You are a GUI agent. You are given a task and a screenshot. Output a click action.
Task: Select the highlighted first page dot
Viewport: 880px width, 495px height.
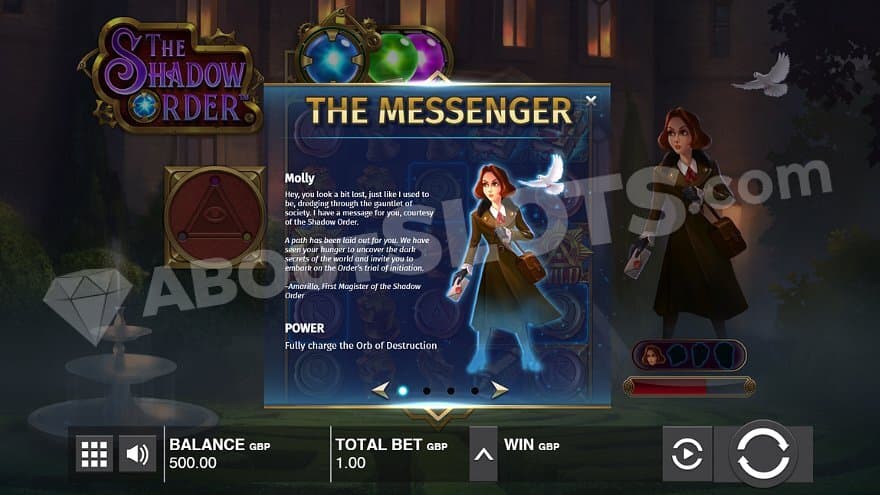(403, 391)
